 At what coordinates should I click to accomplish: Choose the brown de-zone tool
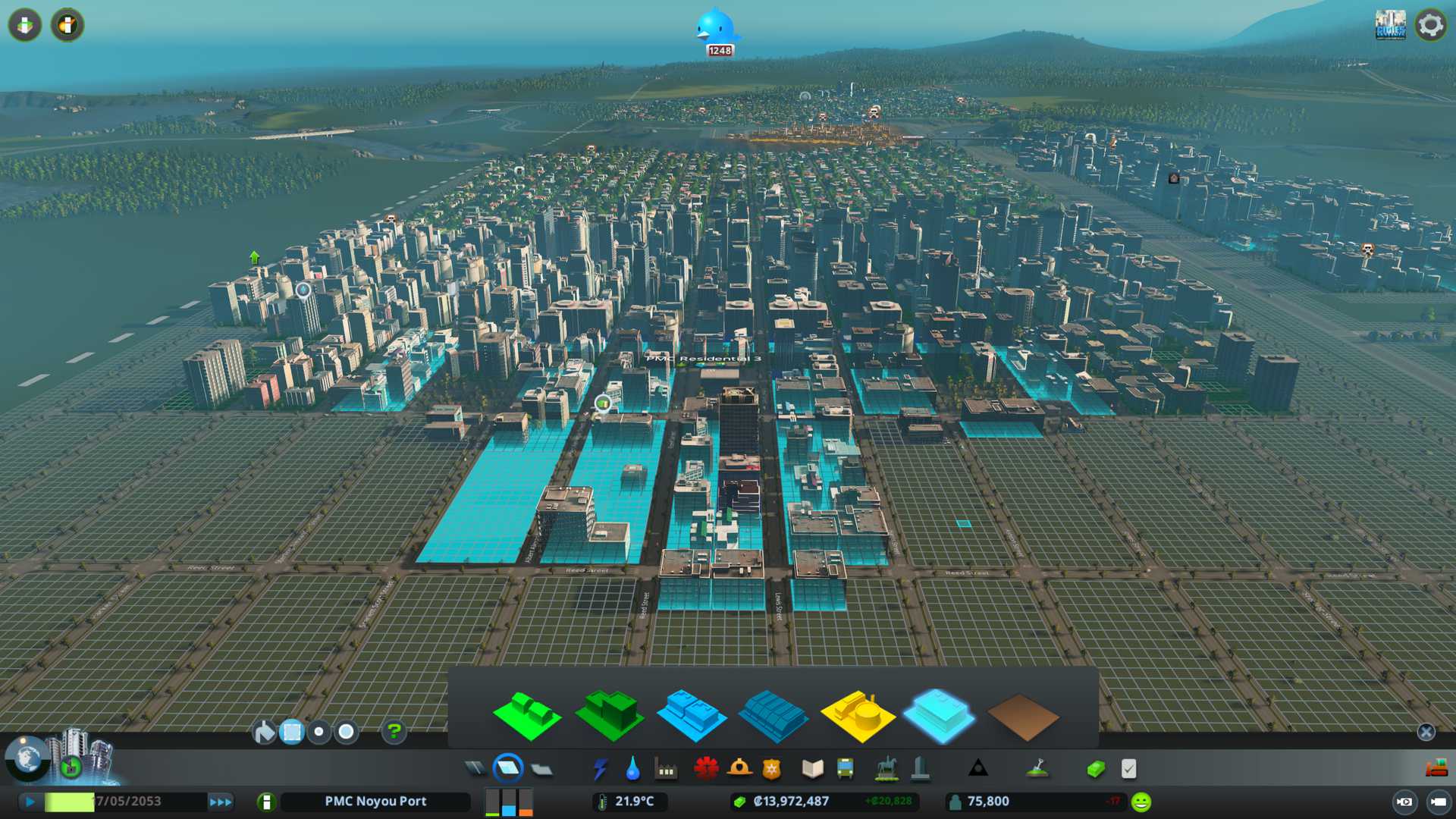1022,717
